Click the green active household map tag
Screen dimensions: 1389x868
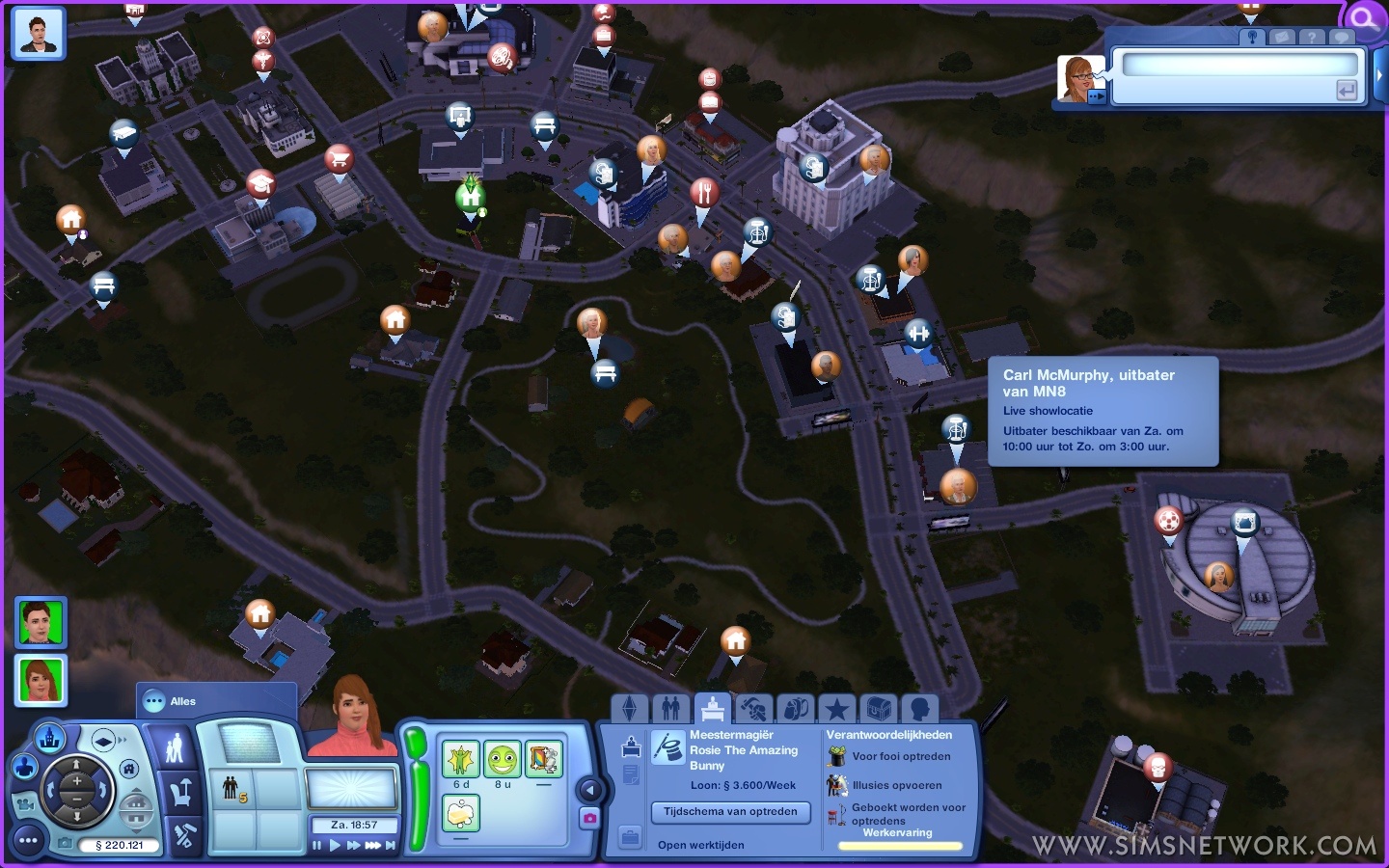[471, 197]
